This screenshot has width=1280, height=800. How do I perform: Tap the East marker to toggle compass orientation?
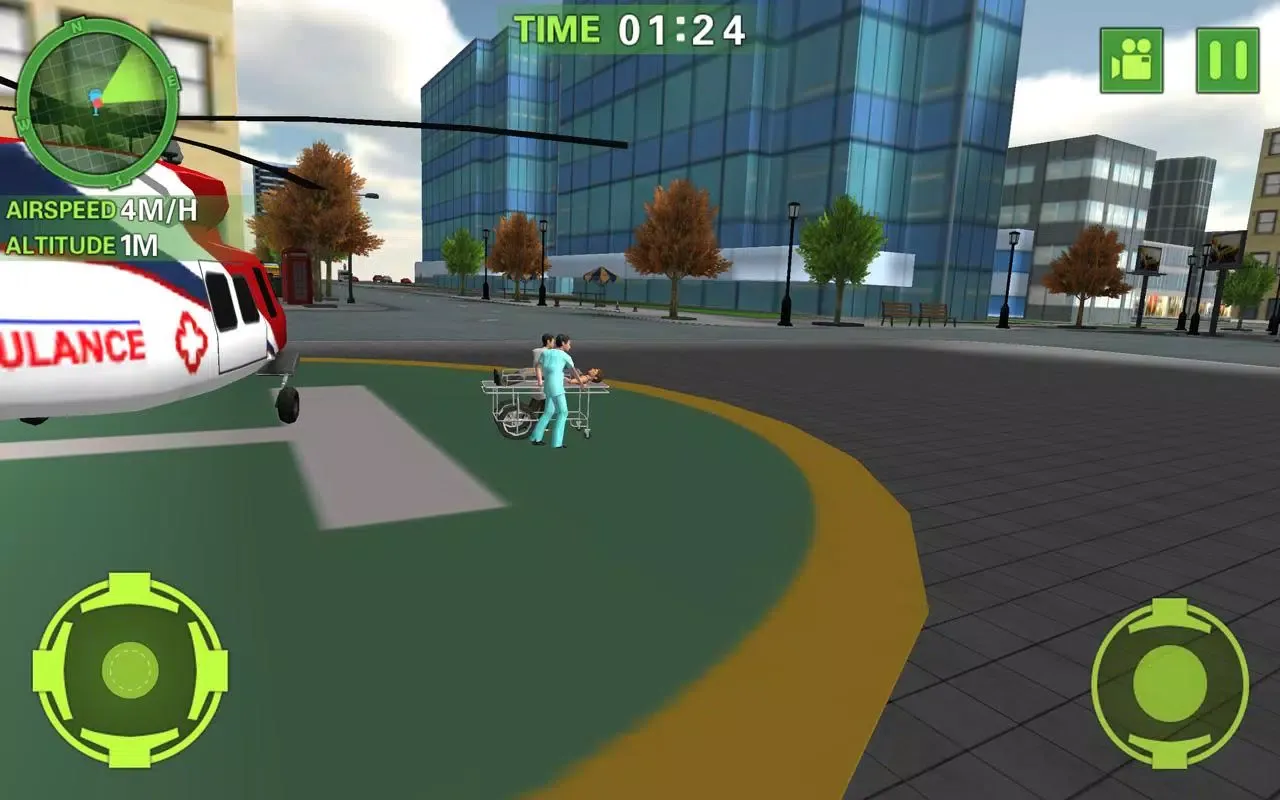click(170, 80)
